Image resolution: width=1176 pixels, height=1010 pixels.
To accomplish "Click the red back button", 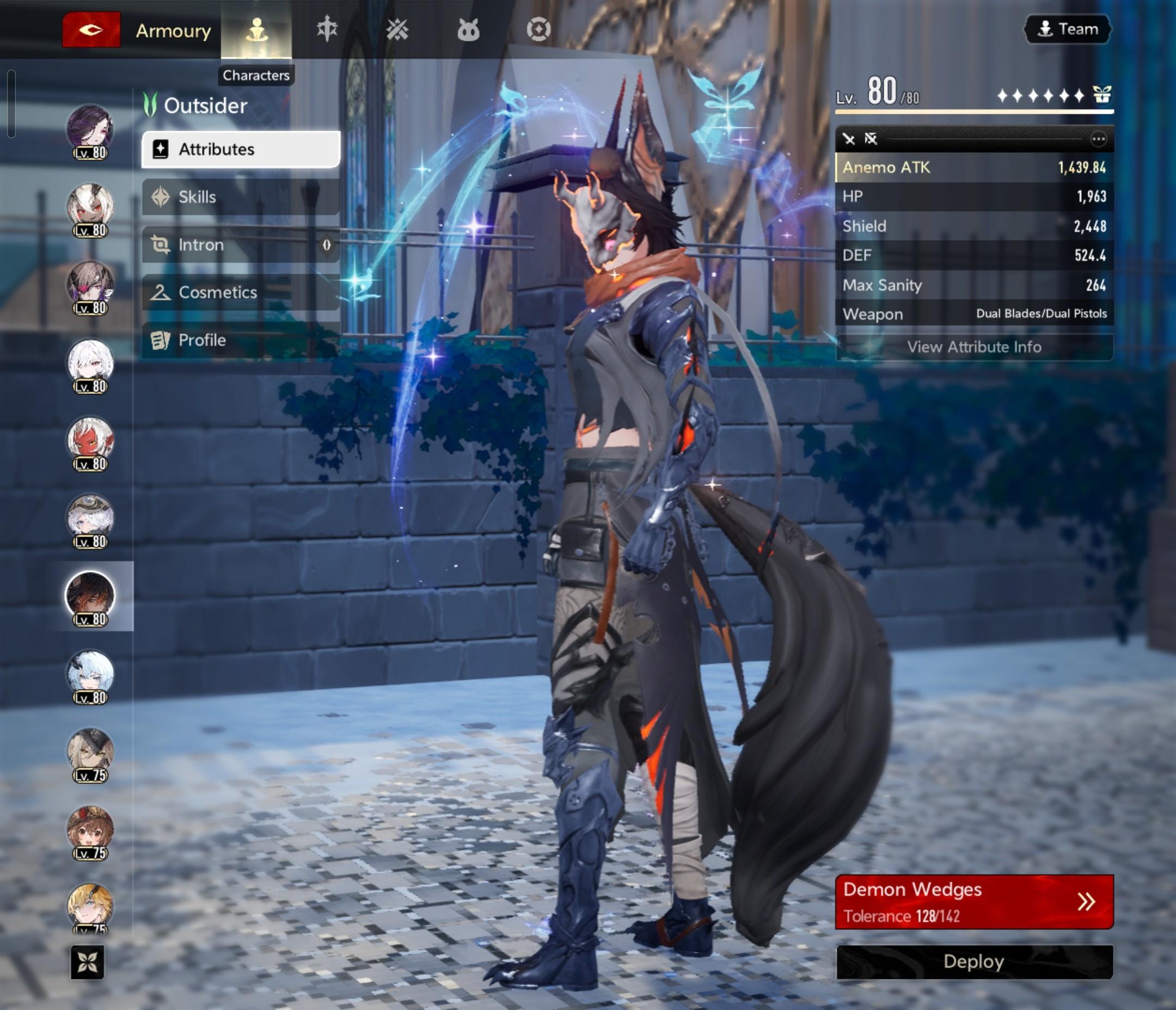I will (x=91, y=30).
